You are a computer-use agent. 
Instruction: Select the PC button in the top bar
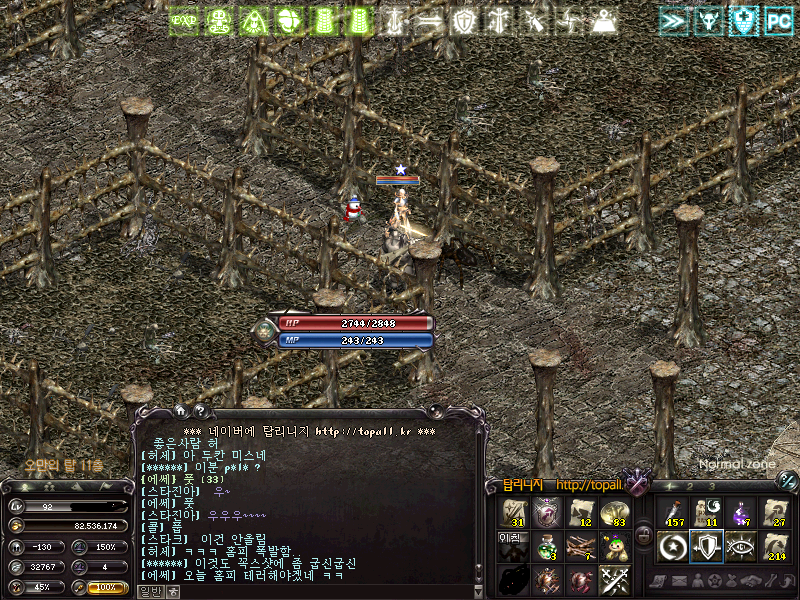tap(778, 21)
